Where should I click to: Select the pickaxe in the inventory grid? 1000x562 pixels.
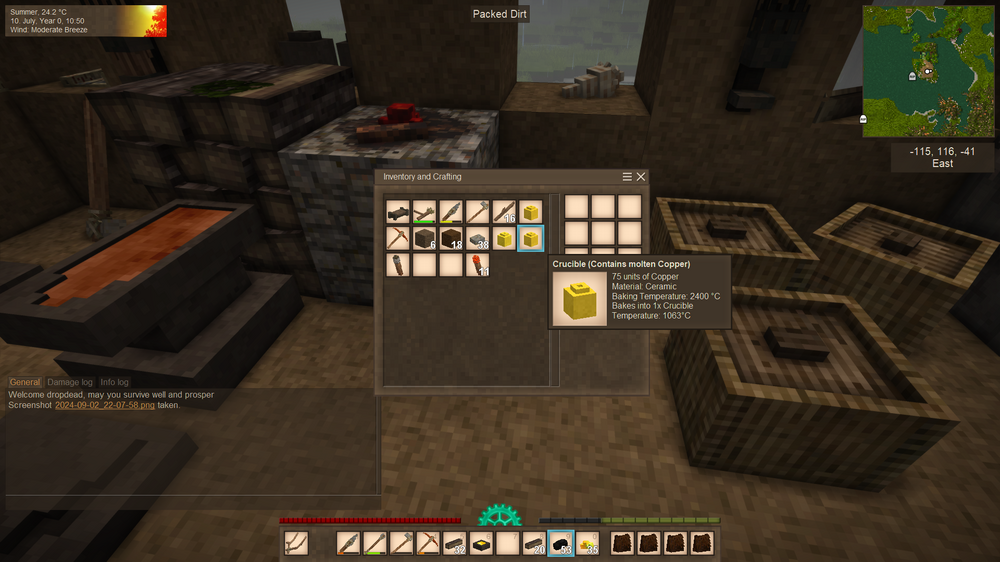(398, 238)
